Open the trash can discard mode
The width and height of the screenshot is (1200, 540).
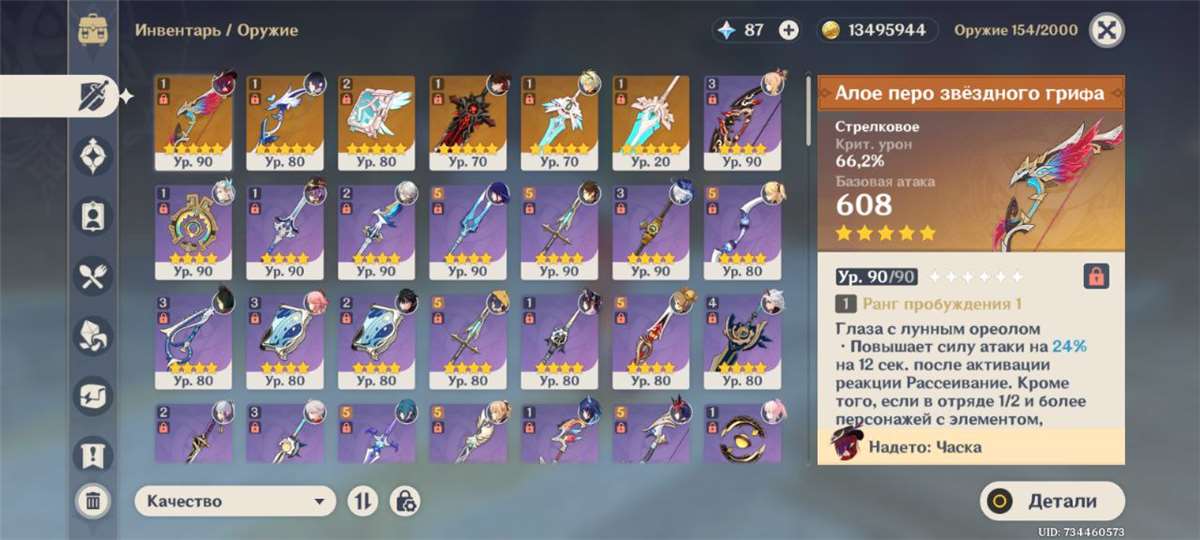click(93, 501)
